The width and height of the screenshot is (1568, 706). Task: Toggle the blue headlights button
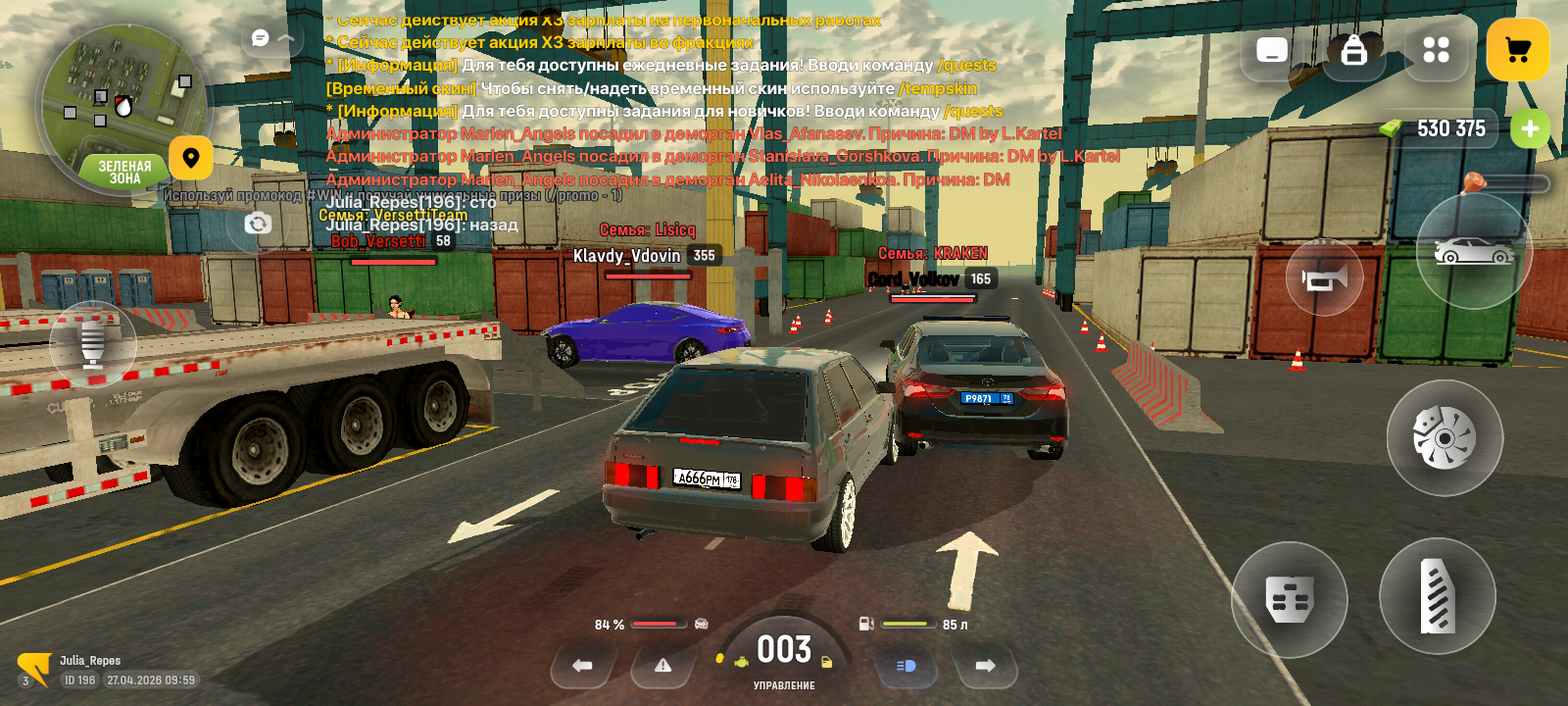click(906, 666)
